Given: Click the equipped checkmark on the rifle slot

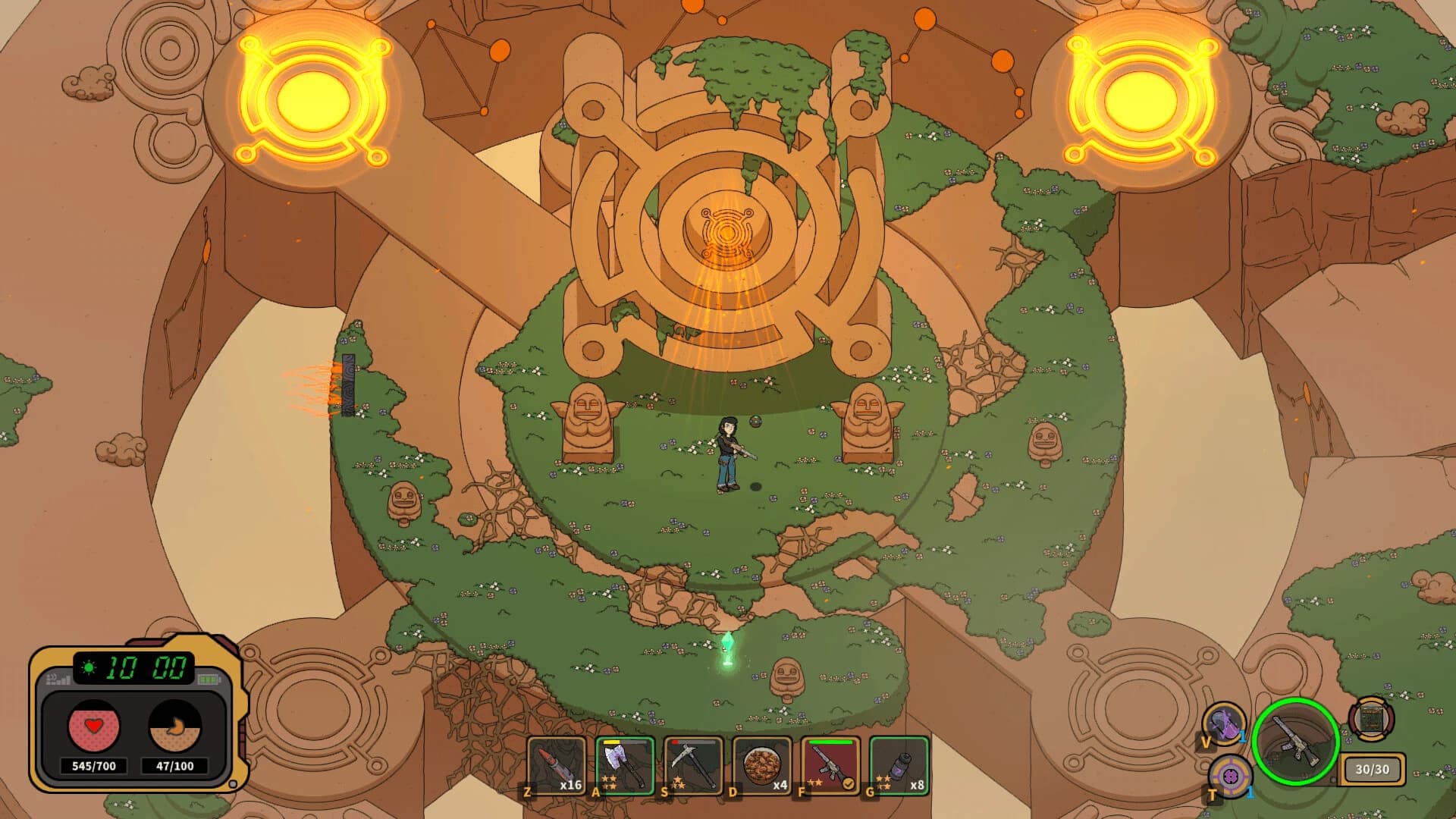Looking at the screenshot, I should pos(847,783).
